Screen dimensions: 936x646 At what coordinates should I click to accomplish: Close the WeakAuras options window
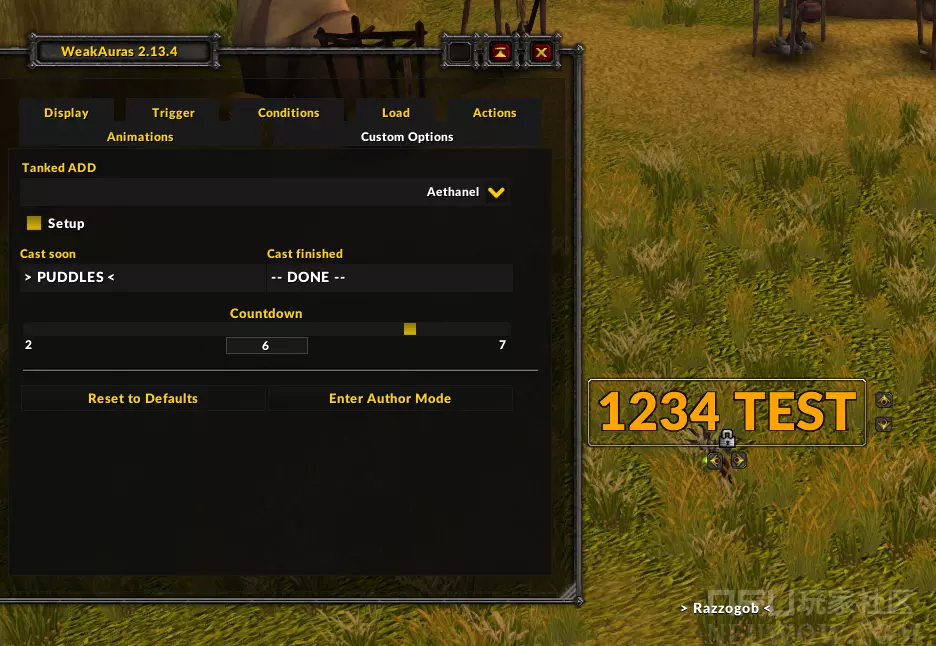click(x=541, y=52)
